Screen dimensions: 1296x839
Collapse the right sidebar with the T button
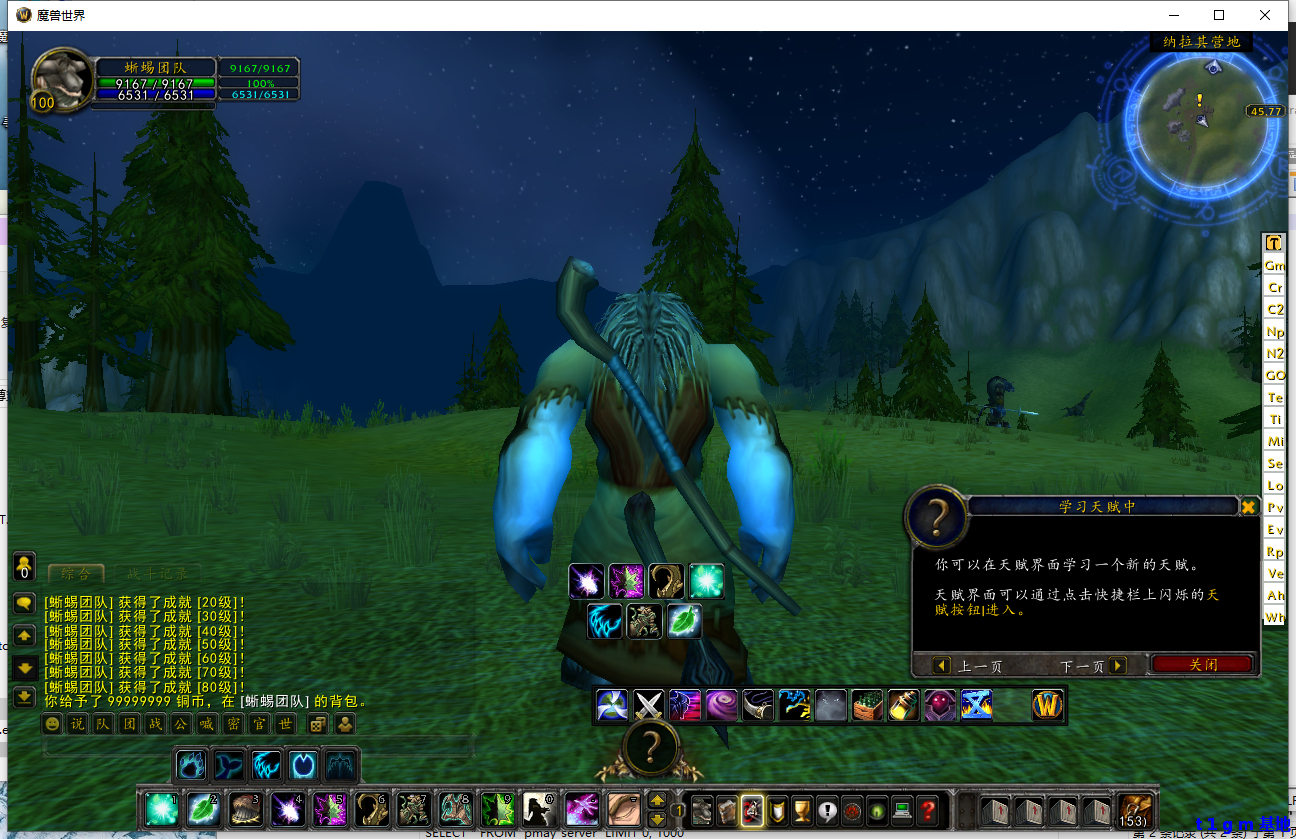click(x=1273, y=243)
